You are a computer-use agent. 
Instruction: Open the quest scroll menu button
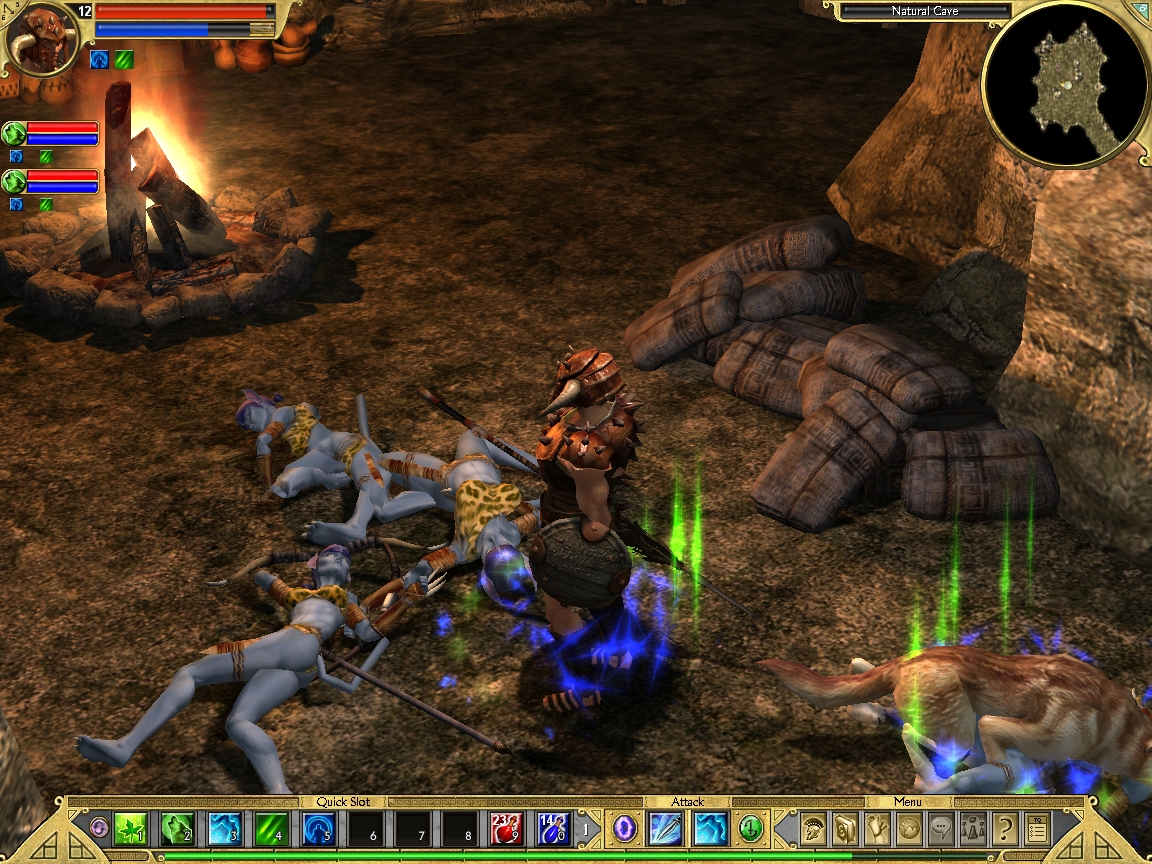click(877, 828)
